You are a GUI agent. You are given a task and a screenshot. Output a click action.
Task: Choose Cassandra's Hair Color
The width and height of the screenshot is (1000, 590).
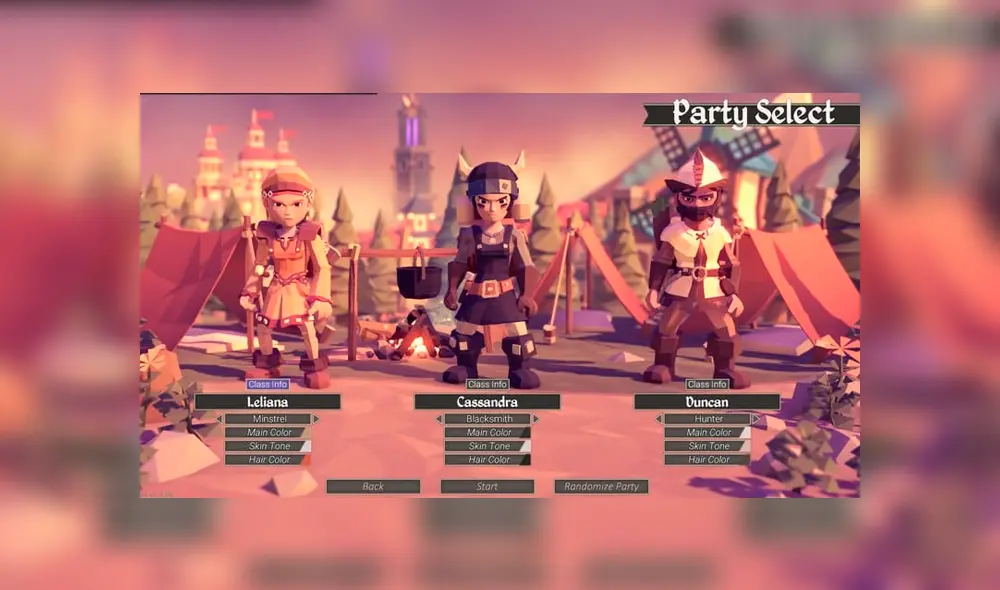click(x=487, y=460)
